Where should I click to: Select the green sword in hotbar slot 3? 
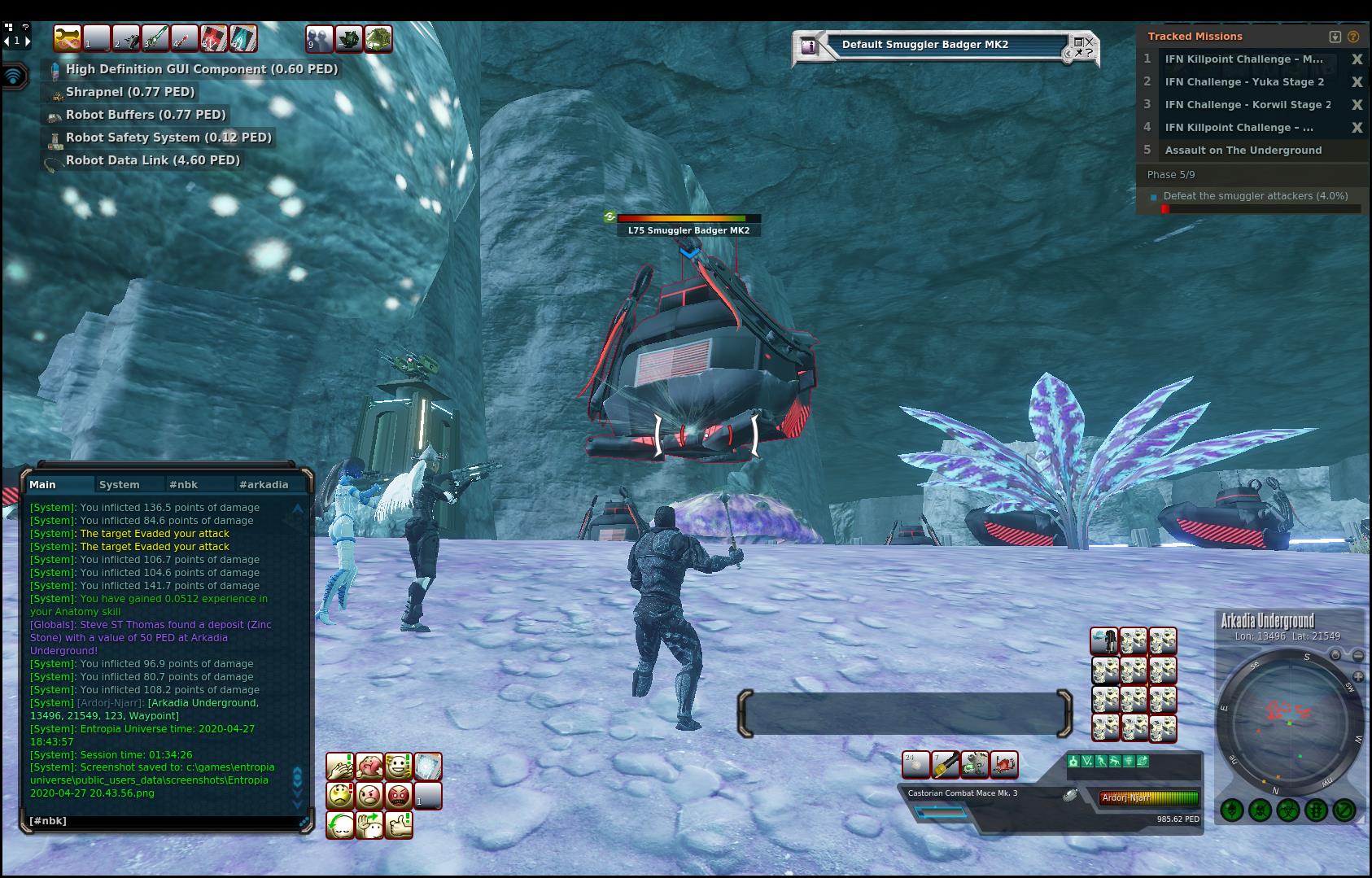point(155,38)
